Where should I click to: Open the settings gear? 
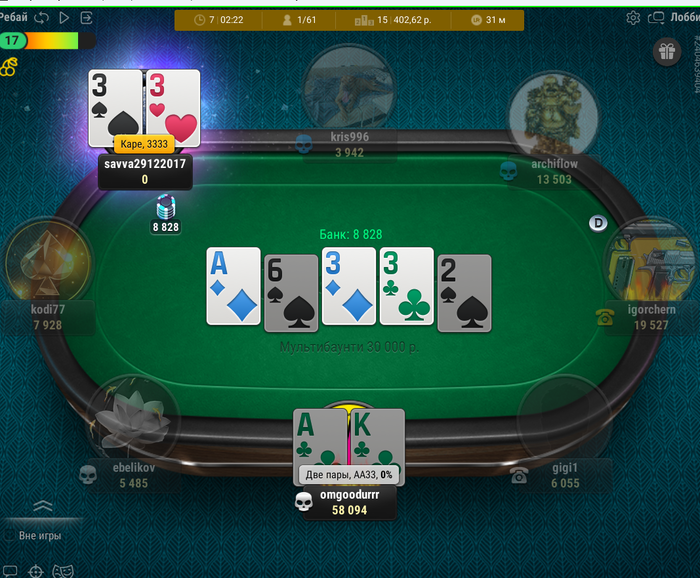tap(633, 18)
